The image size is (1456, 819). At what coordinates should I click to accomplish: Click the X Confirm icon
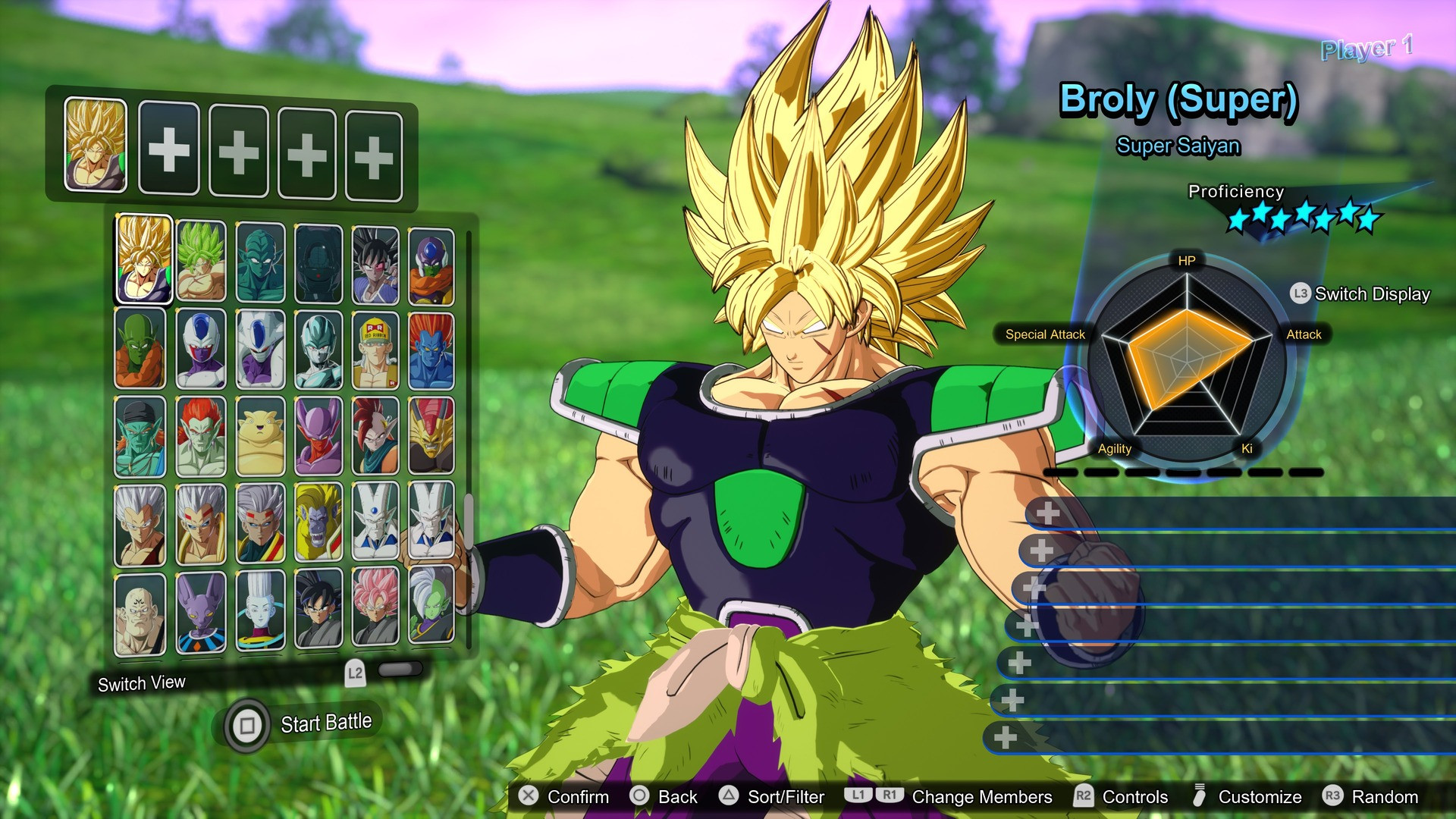pos(529,797)
